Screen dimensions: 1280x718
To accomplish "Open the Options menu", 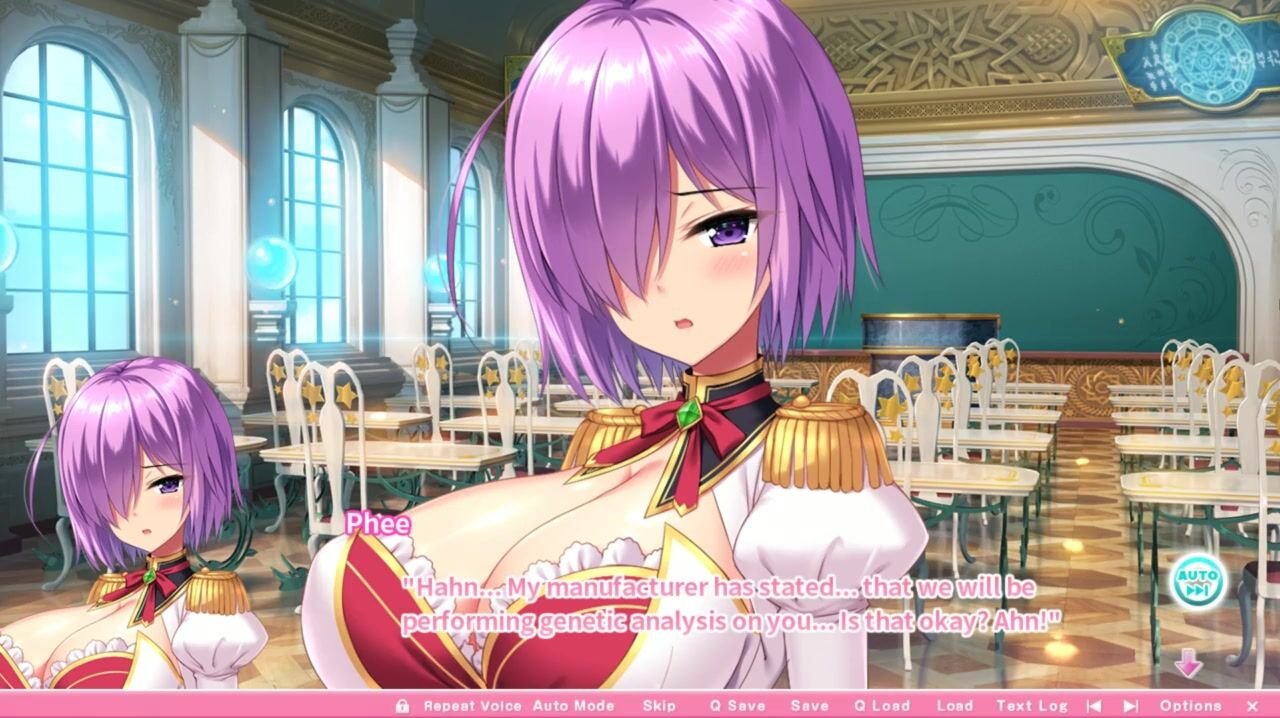I will pos(1190,706).
